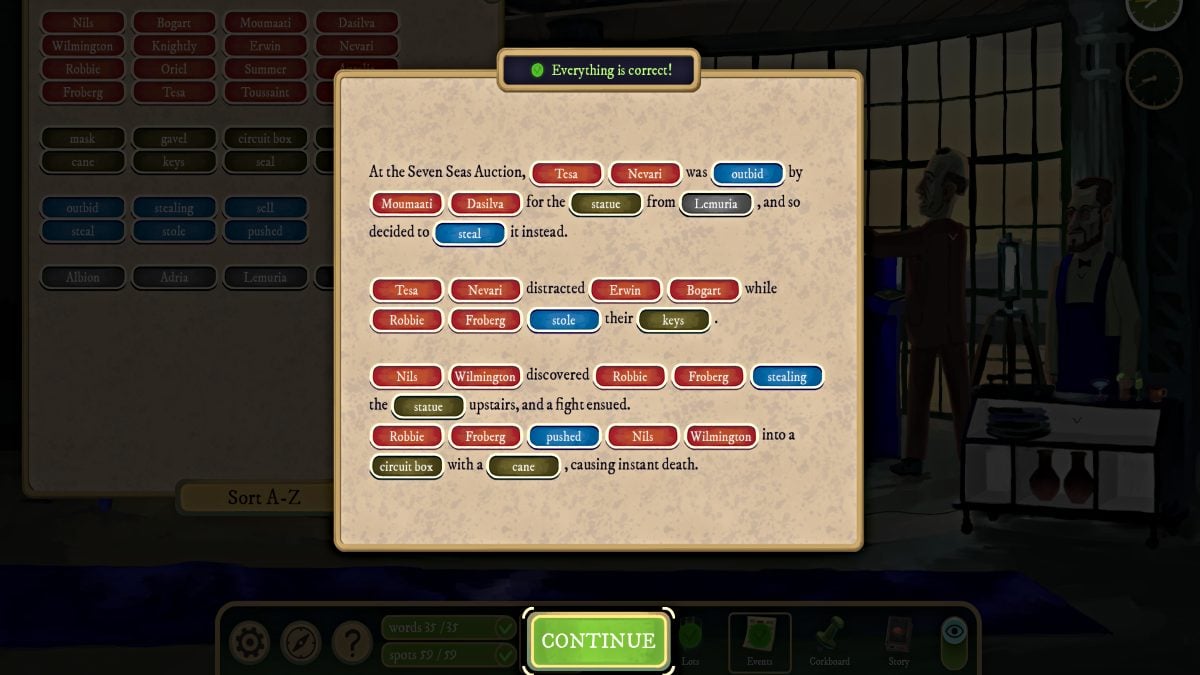Select the Oriel name chip
The image size is (1200, 675).
coord(174,69)
